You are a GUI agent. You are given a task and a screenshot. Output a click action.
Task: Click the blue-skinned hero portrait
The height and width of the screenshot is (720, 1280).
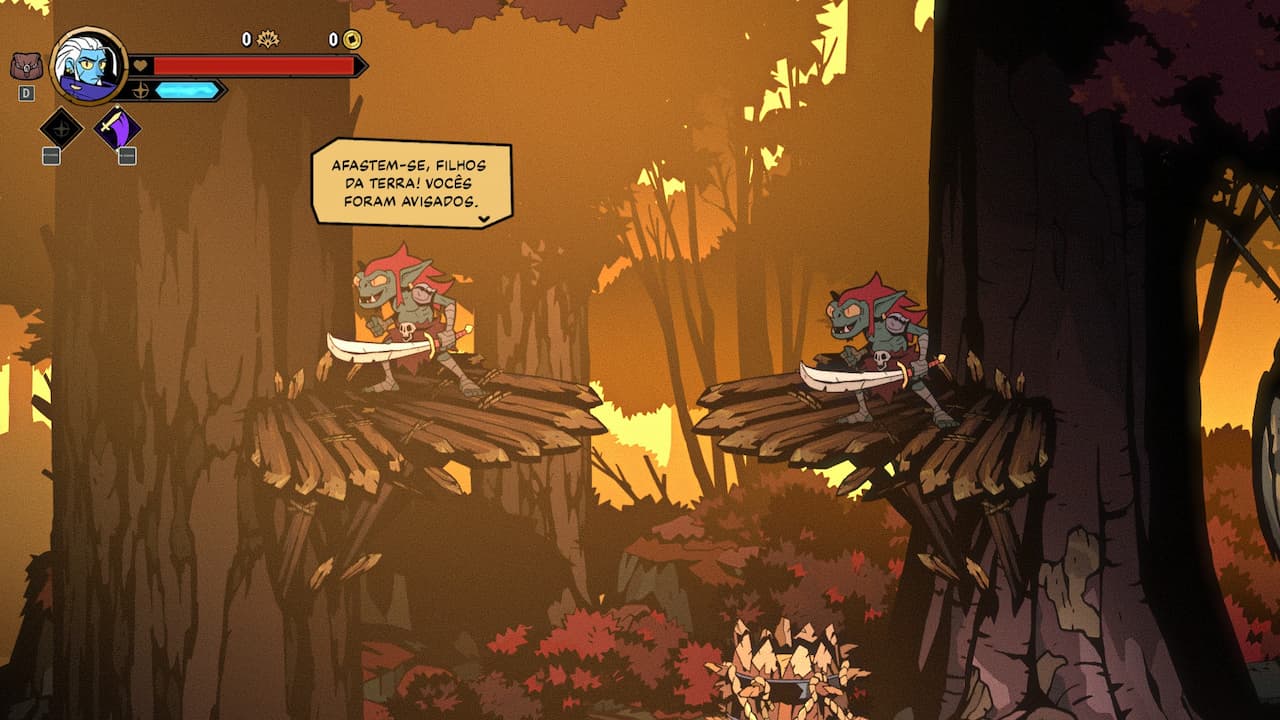[x=89, y=65]
